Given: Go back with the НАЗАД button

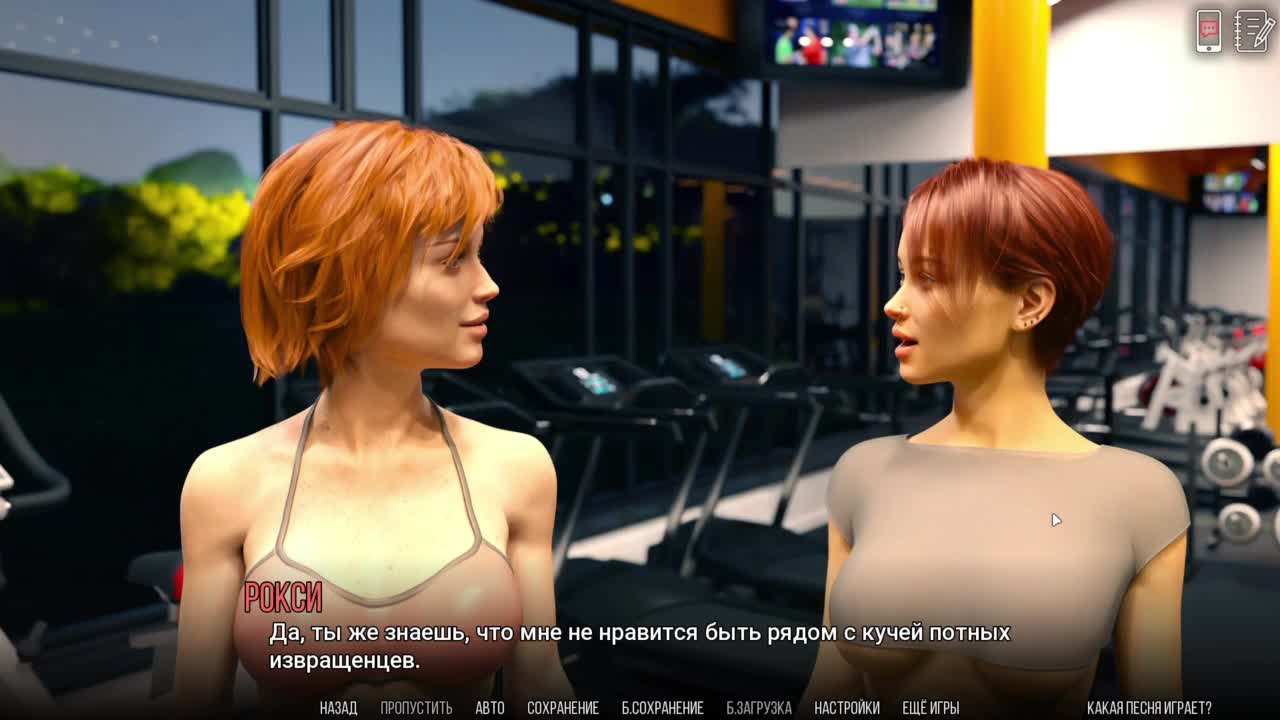Looking at the screenshot, I should pos(338,708).
